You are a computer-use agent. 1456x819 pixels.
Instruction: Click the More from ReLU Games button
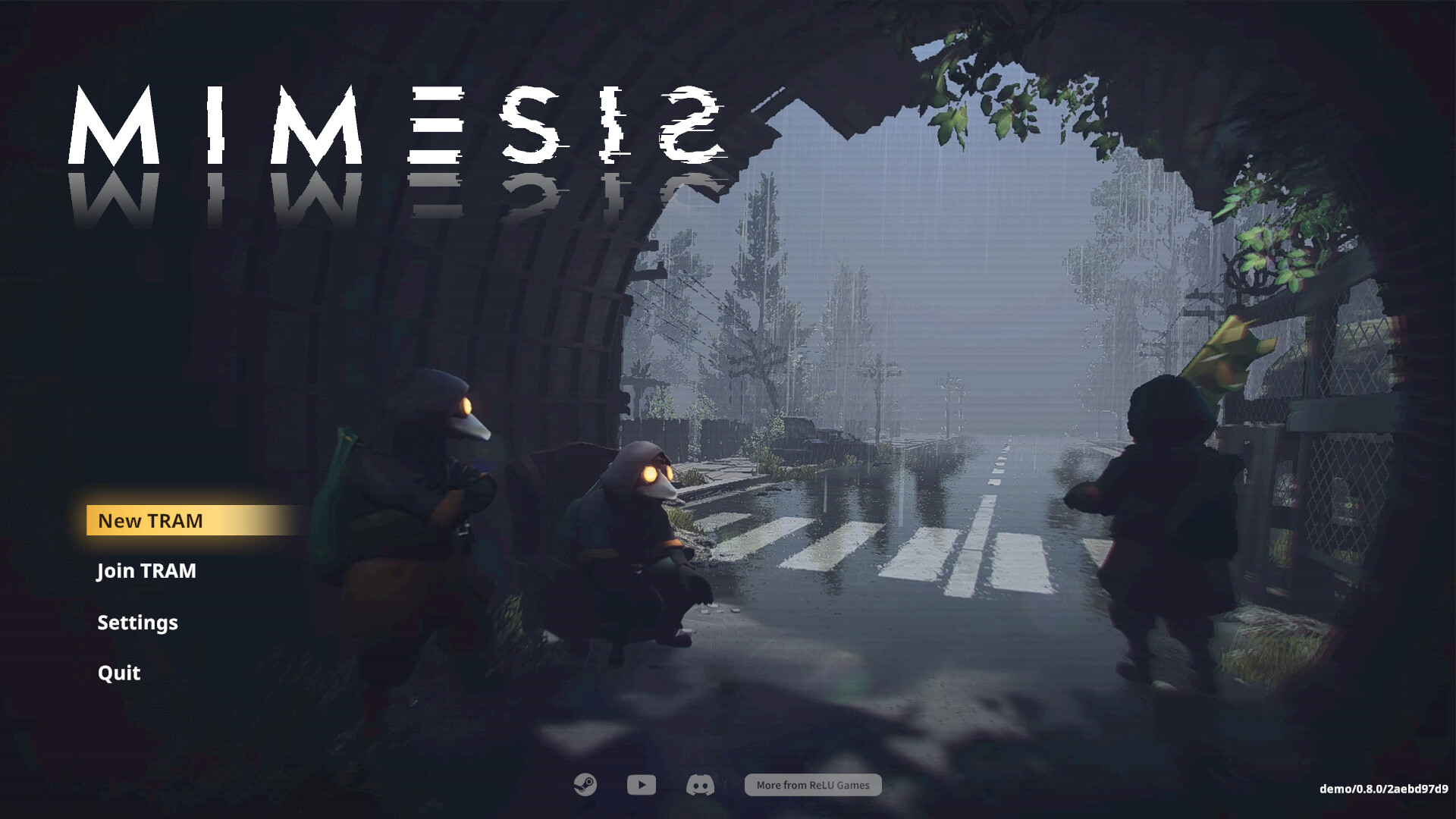point(812,785)
